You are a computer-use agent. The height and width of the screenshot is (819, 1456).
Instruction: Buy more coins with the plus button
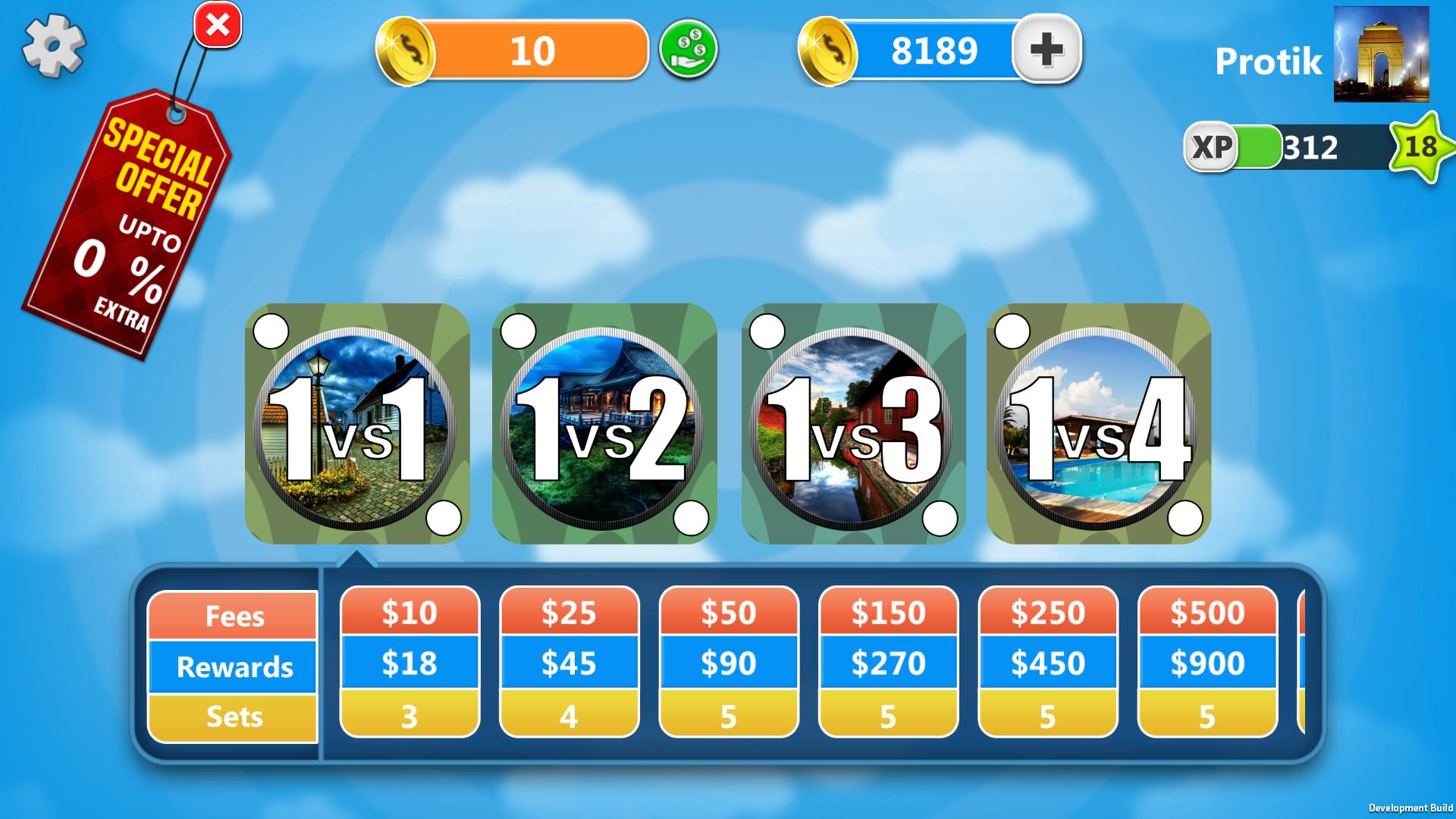click(x=1047, y=49)
